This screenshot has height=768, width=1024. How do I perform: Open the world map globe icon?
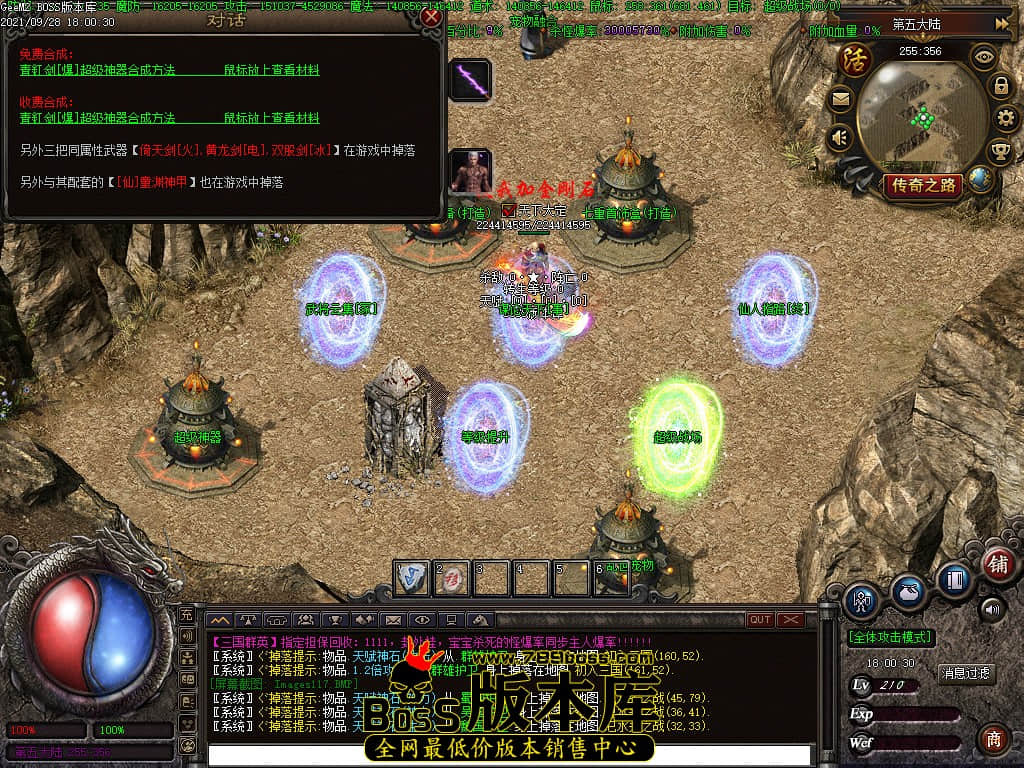coord(981,180)
